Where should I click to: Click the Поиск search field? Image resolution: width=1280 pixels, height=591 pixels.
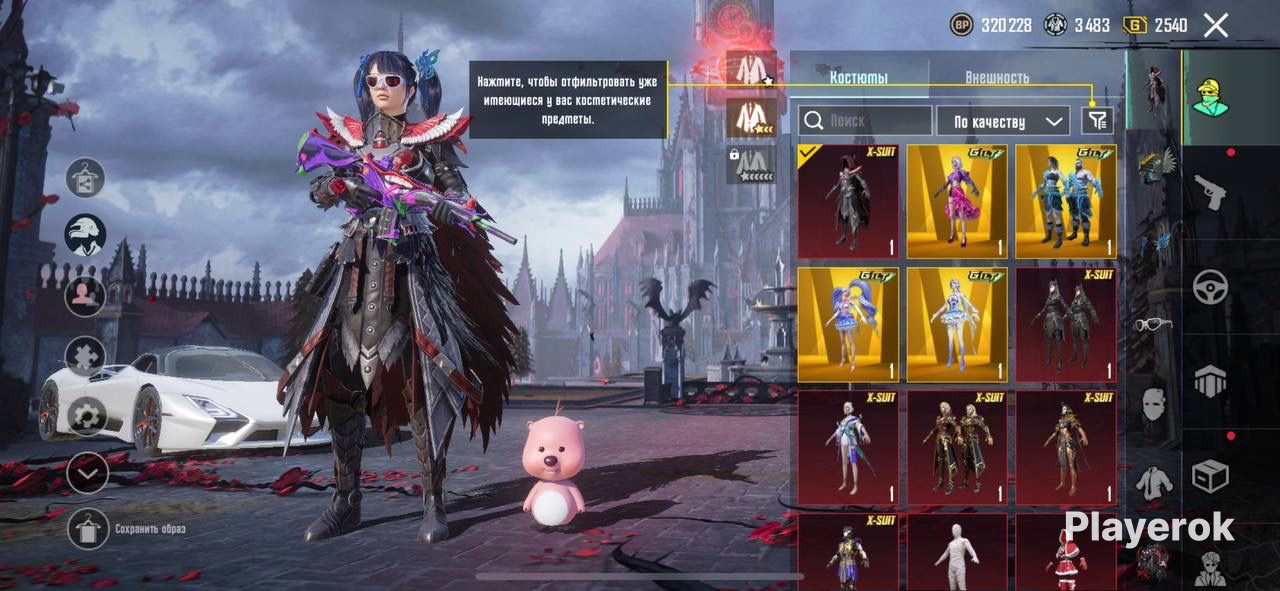(x=865, y=121)
